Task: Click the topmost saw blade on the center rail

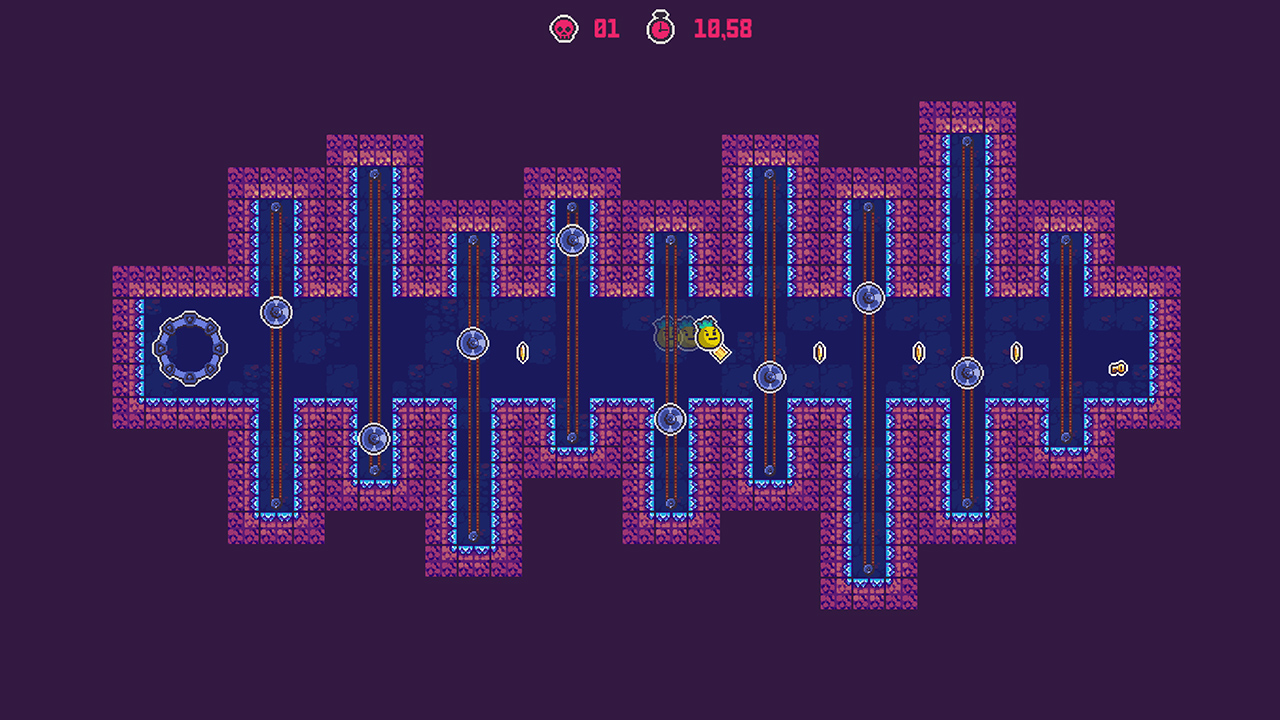Action: (x=573, y=239)
